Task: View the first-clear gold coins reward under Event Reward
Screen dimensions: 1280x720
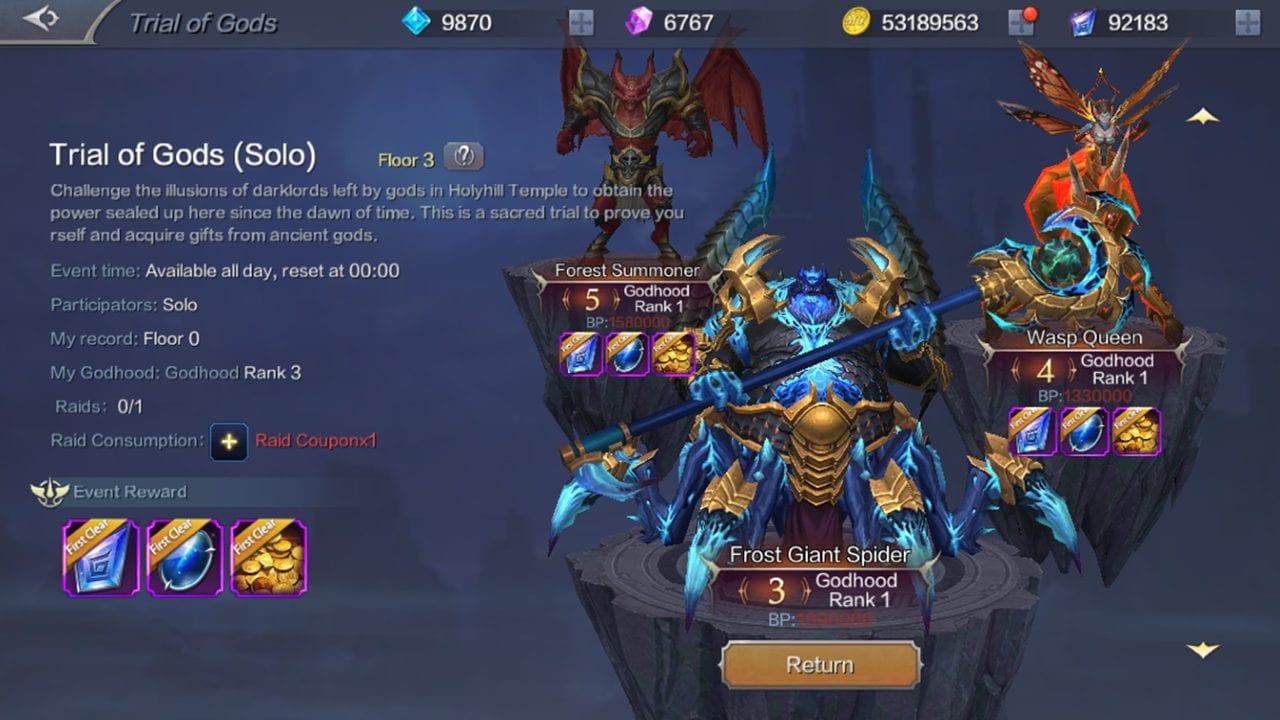Action: [x=269, y=557]
